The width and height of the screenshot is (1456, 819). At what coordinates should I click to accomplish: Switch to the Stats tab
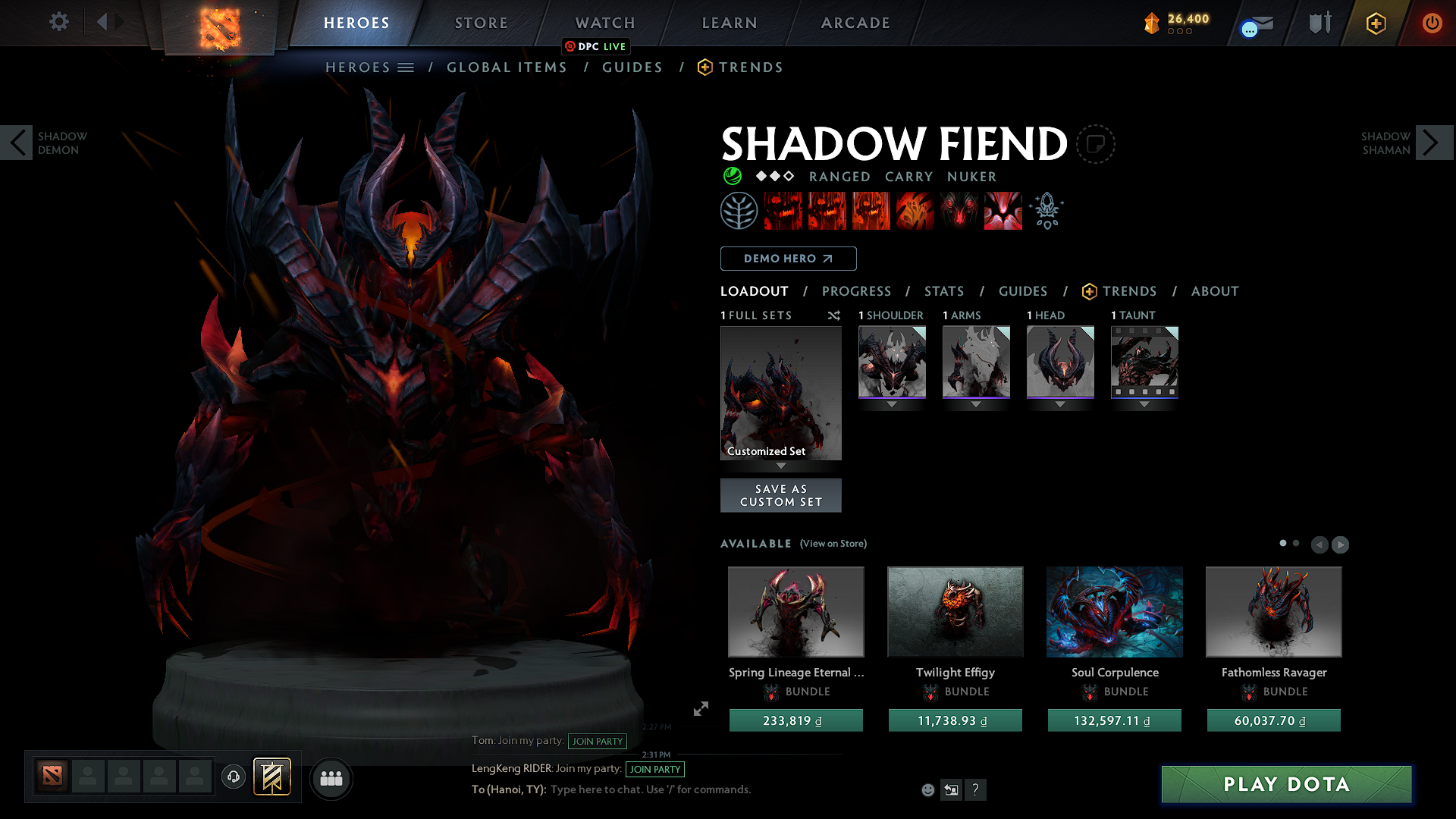[x=943, y=291]
